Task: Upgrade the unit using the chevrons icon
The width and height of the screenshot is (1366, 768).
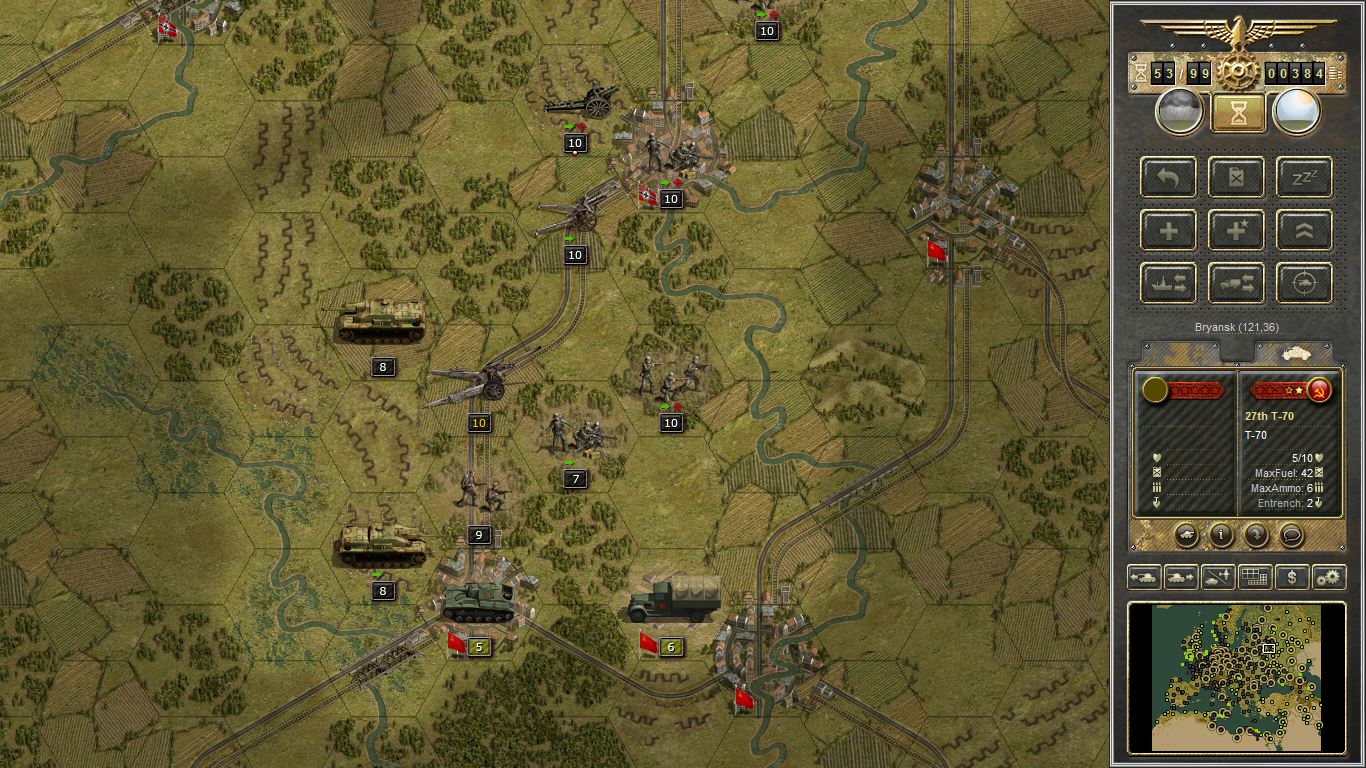Action: point(1303,230)
